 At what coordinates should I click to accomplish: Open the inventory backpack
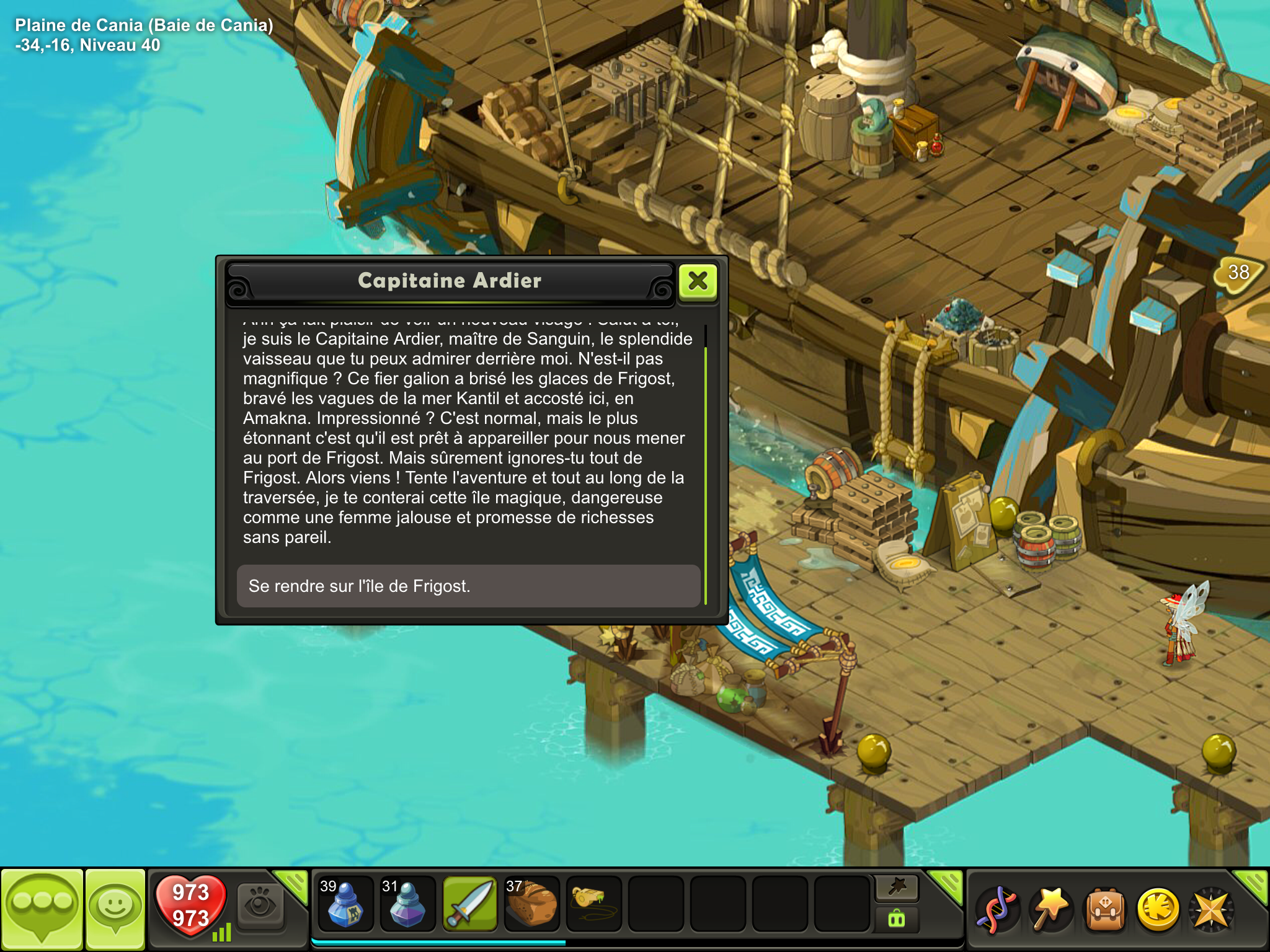(1104, 909)
